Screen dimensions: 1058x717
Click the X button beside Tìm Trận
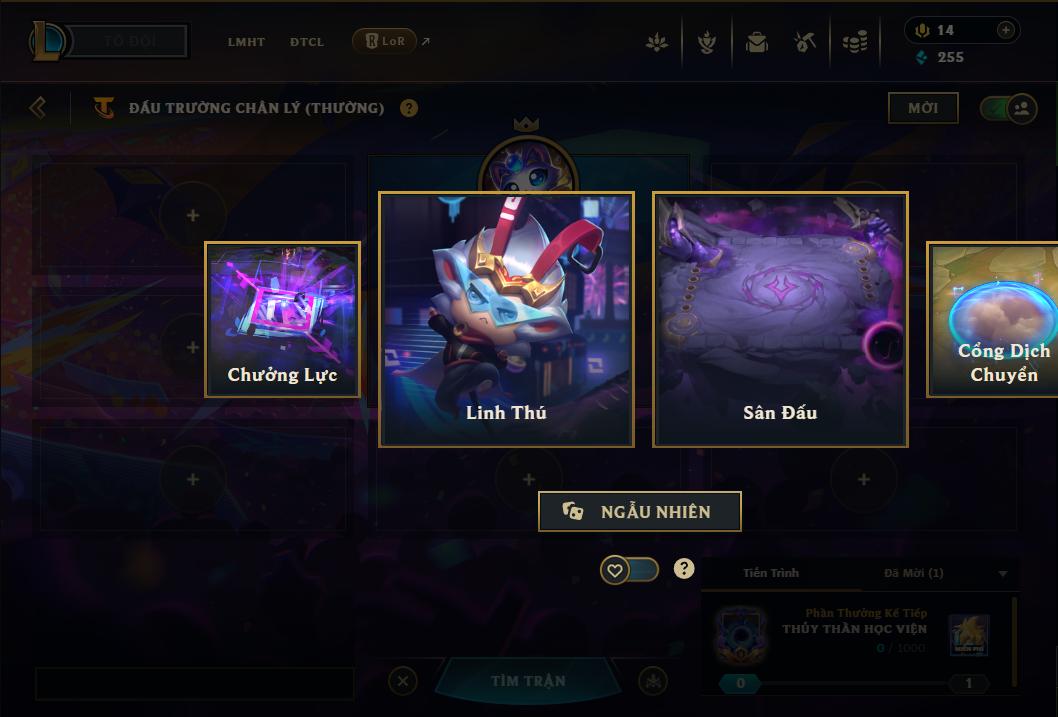pos(402,681)
